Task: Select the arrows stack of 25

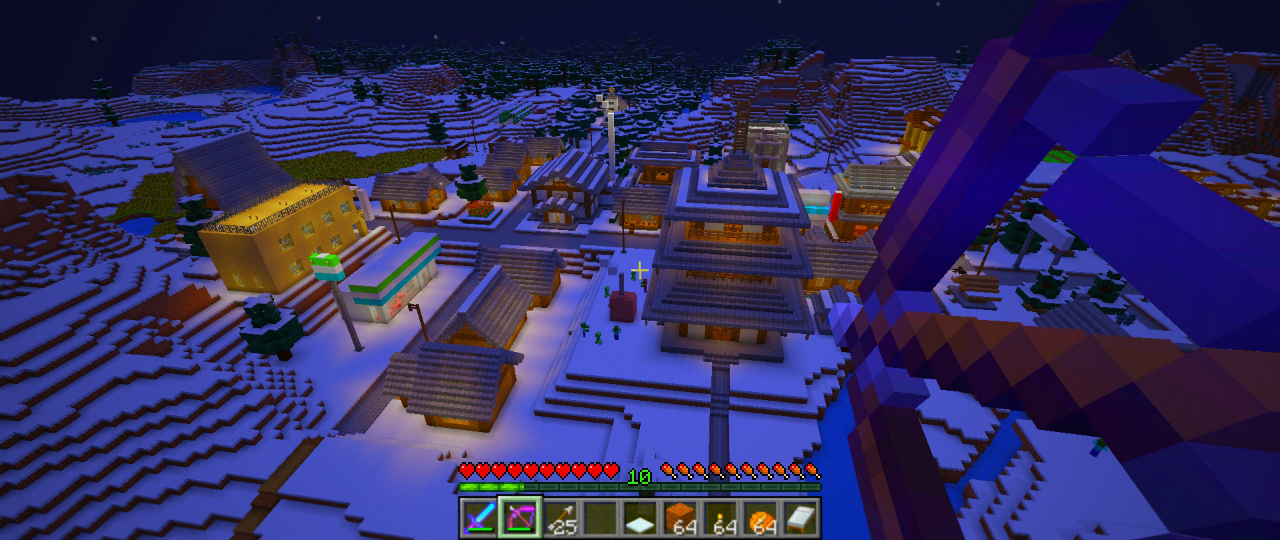Action: tap(560, 517)
